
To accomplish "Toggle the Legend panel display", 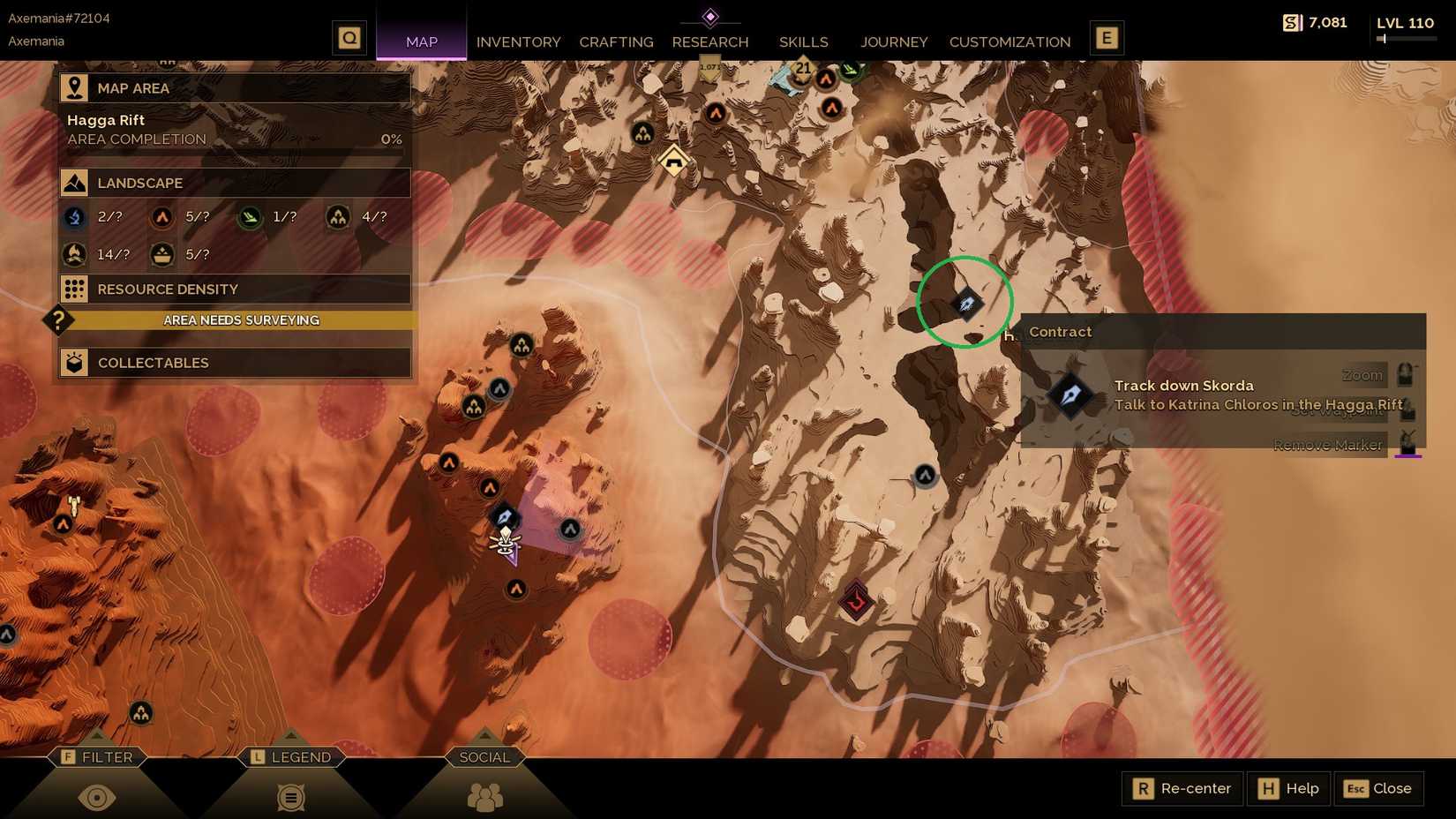I will [x=291, y=796].
